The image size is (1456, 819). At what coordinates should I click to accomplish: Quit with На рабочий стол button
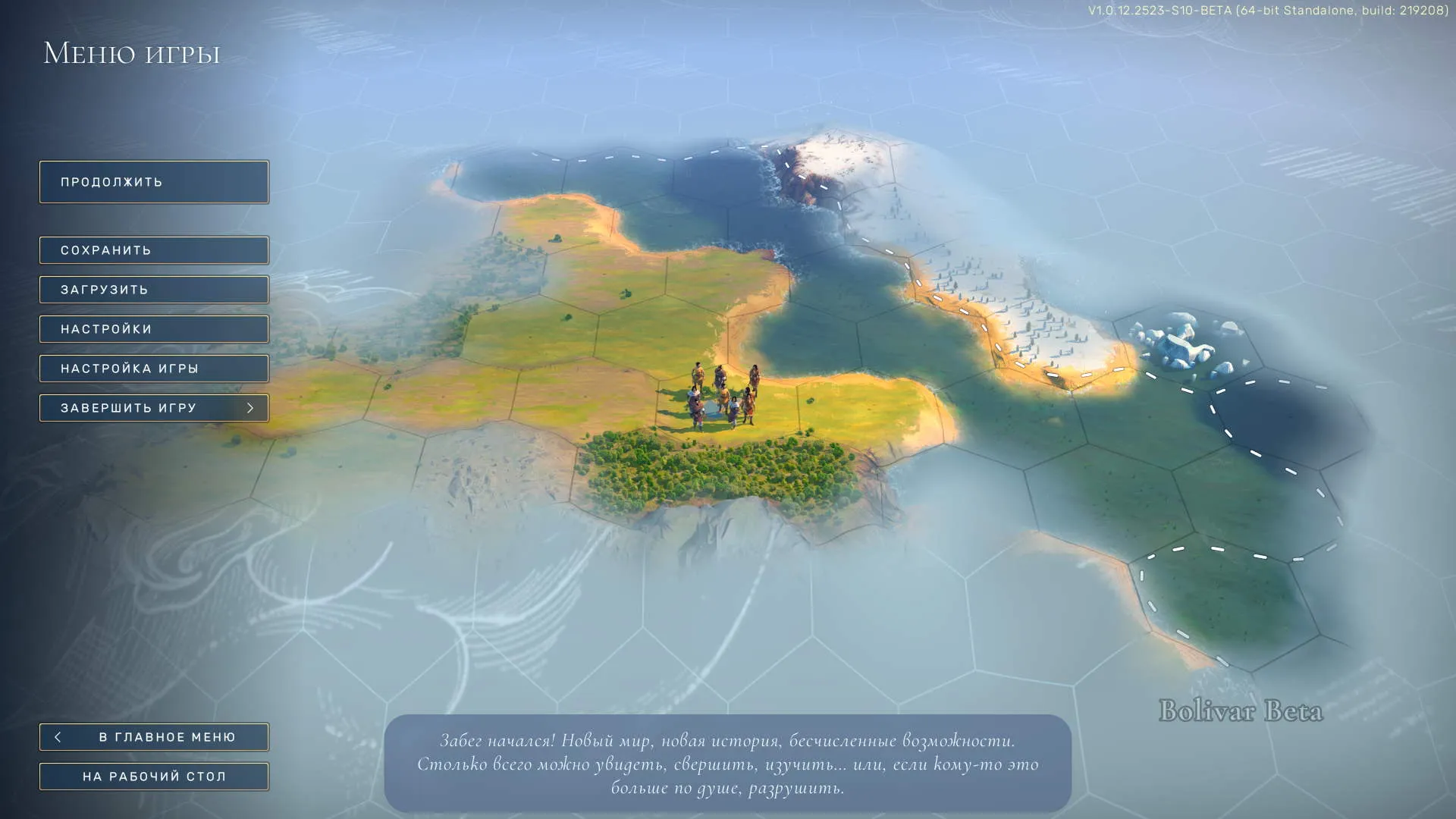click(x=154, y=777)
